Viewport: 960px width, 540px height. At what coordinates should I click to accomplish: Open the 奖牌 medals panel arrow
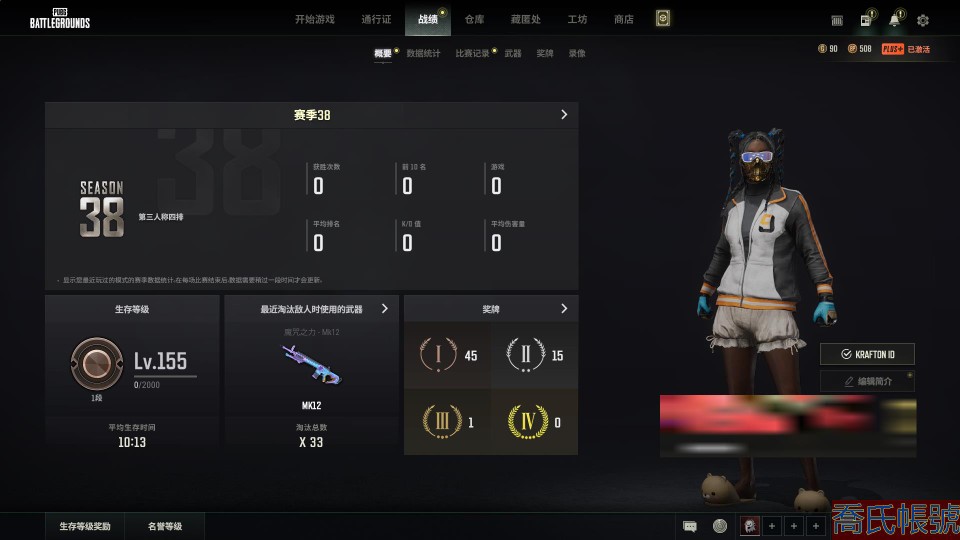[x=564, y=309]
